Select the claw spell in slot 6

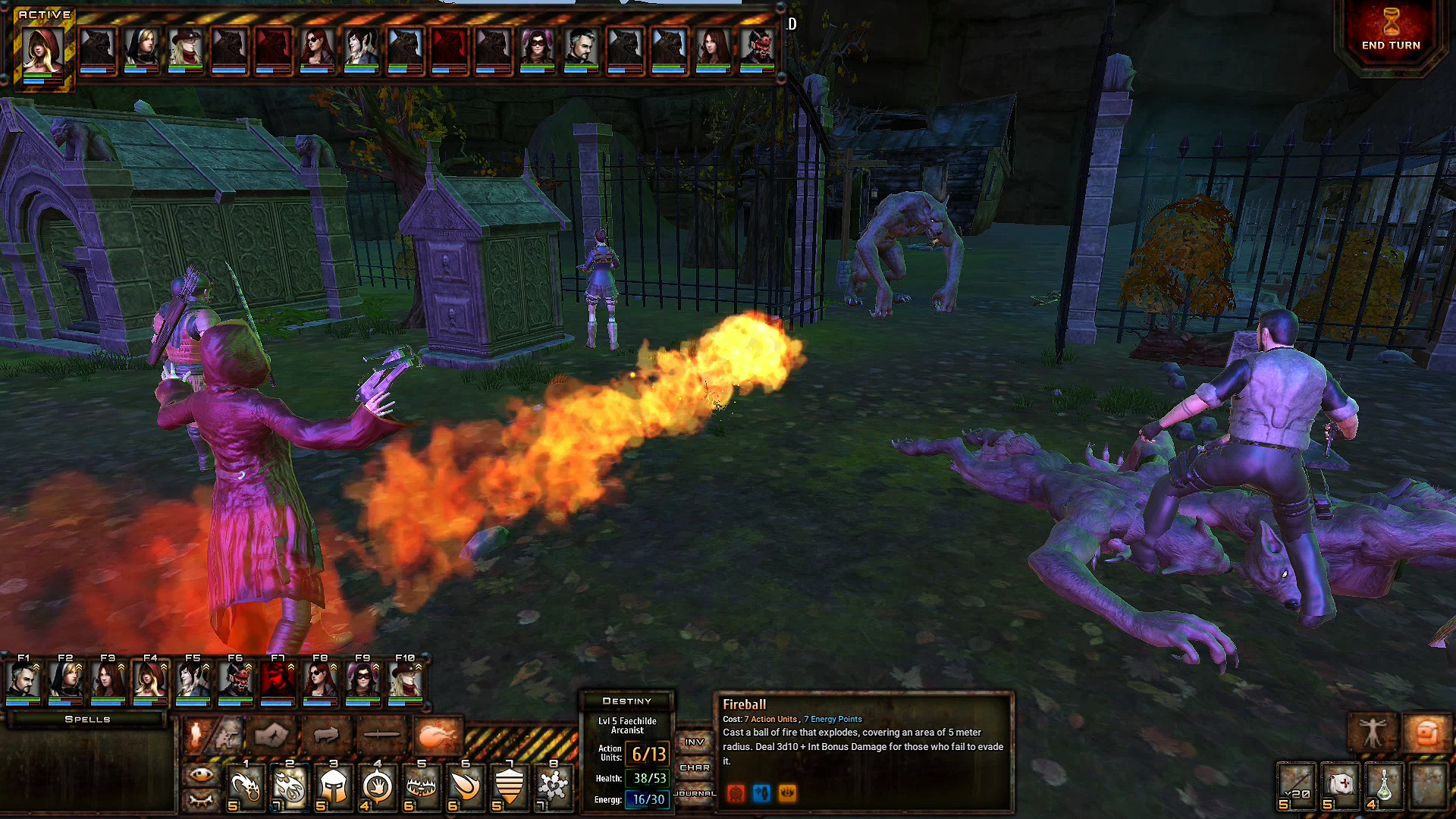(466, 787)
